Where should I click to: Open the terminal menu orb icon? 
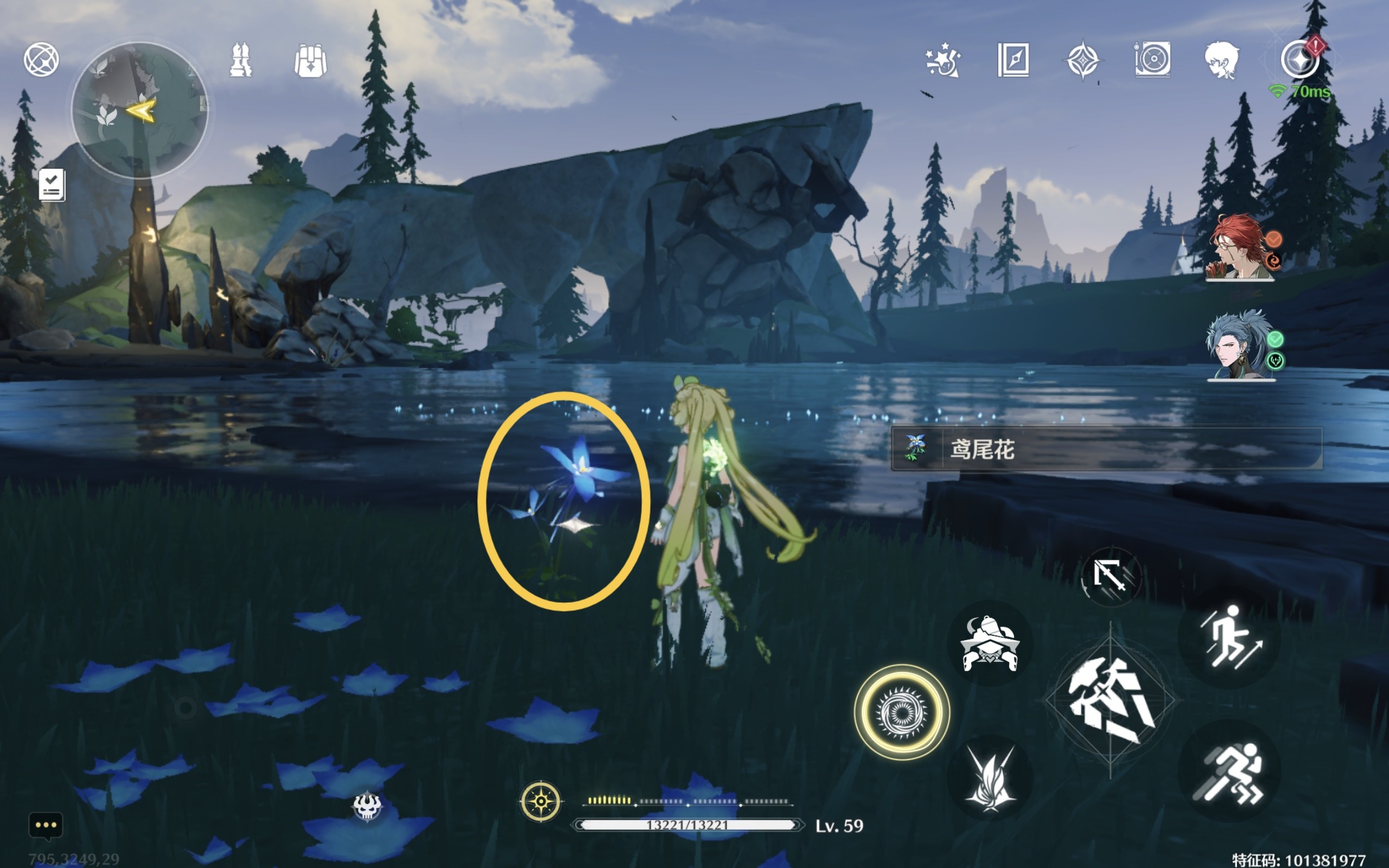pos(41,60)
